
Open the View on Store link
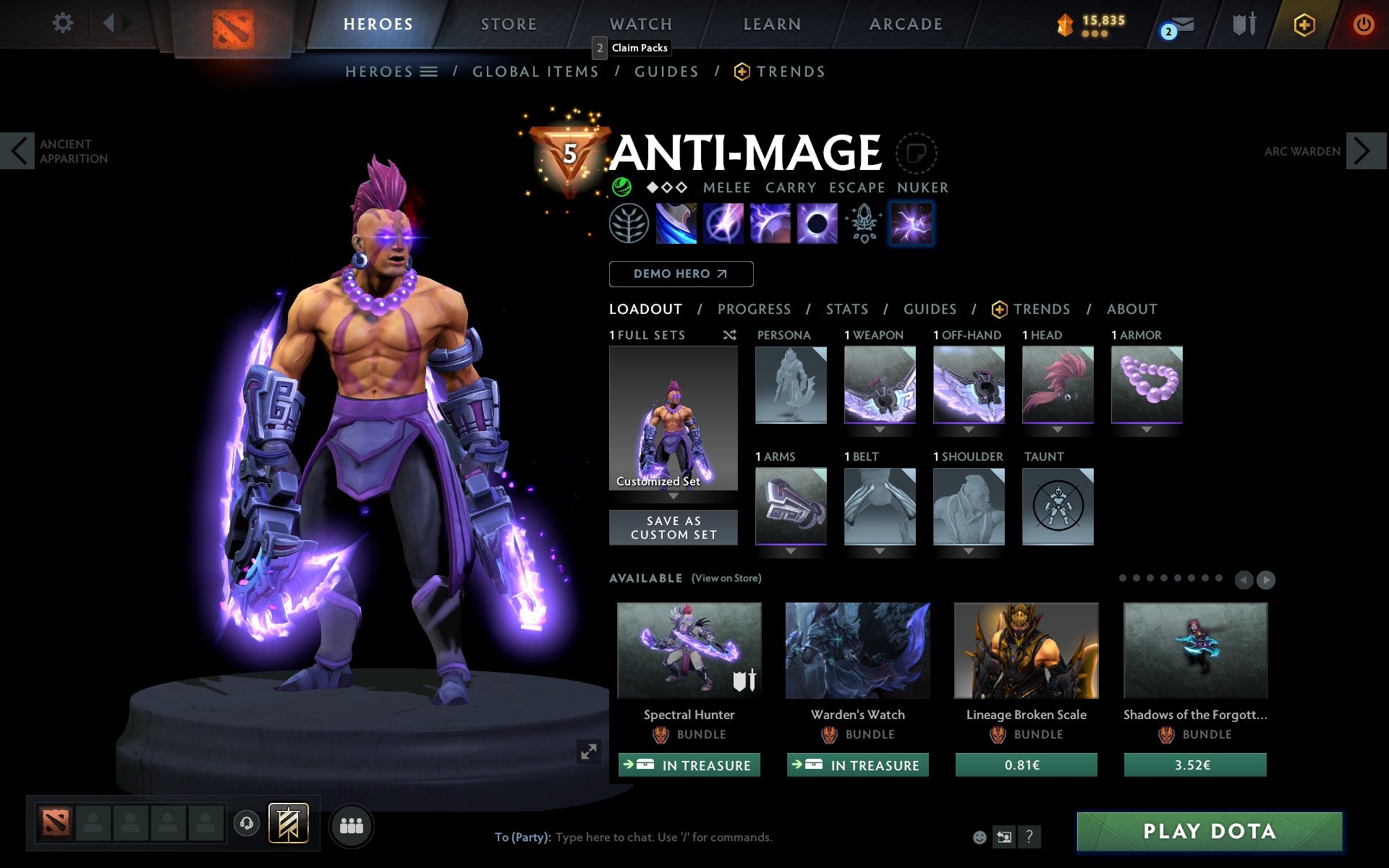point(726,579)
